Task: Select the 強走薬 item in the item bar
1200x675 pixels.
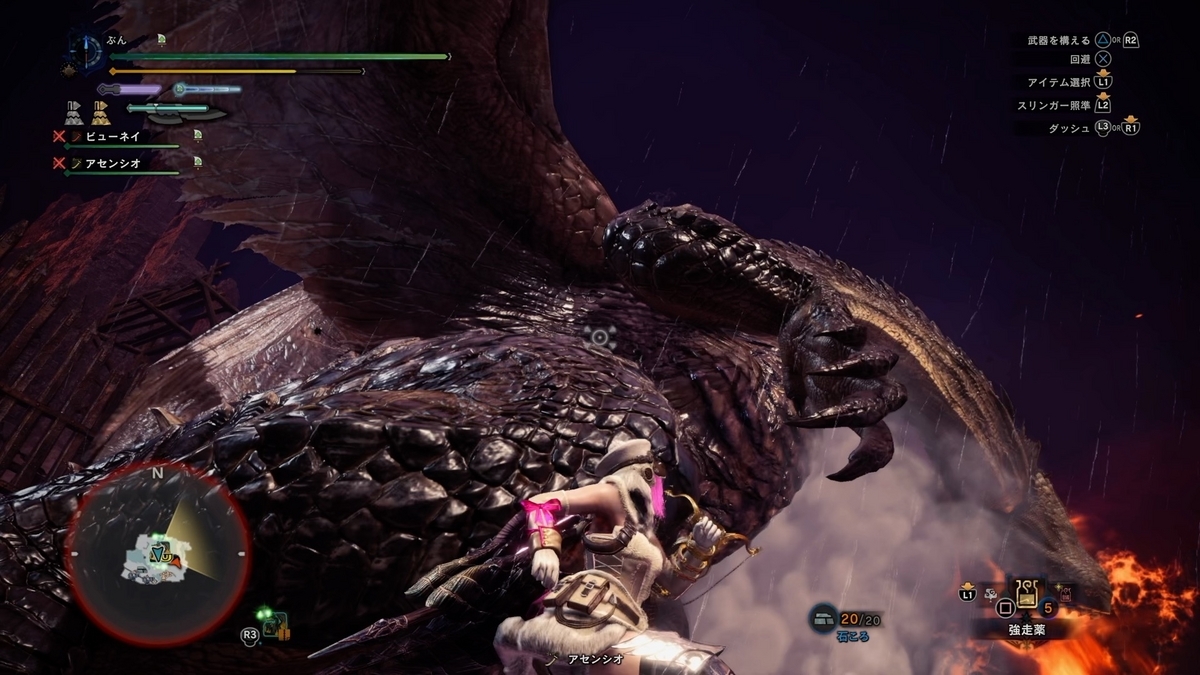Action: pyautogui.click(x=1026, y=596)
